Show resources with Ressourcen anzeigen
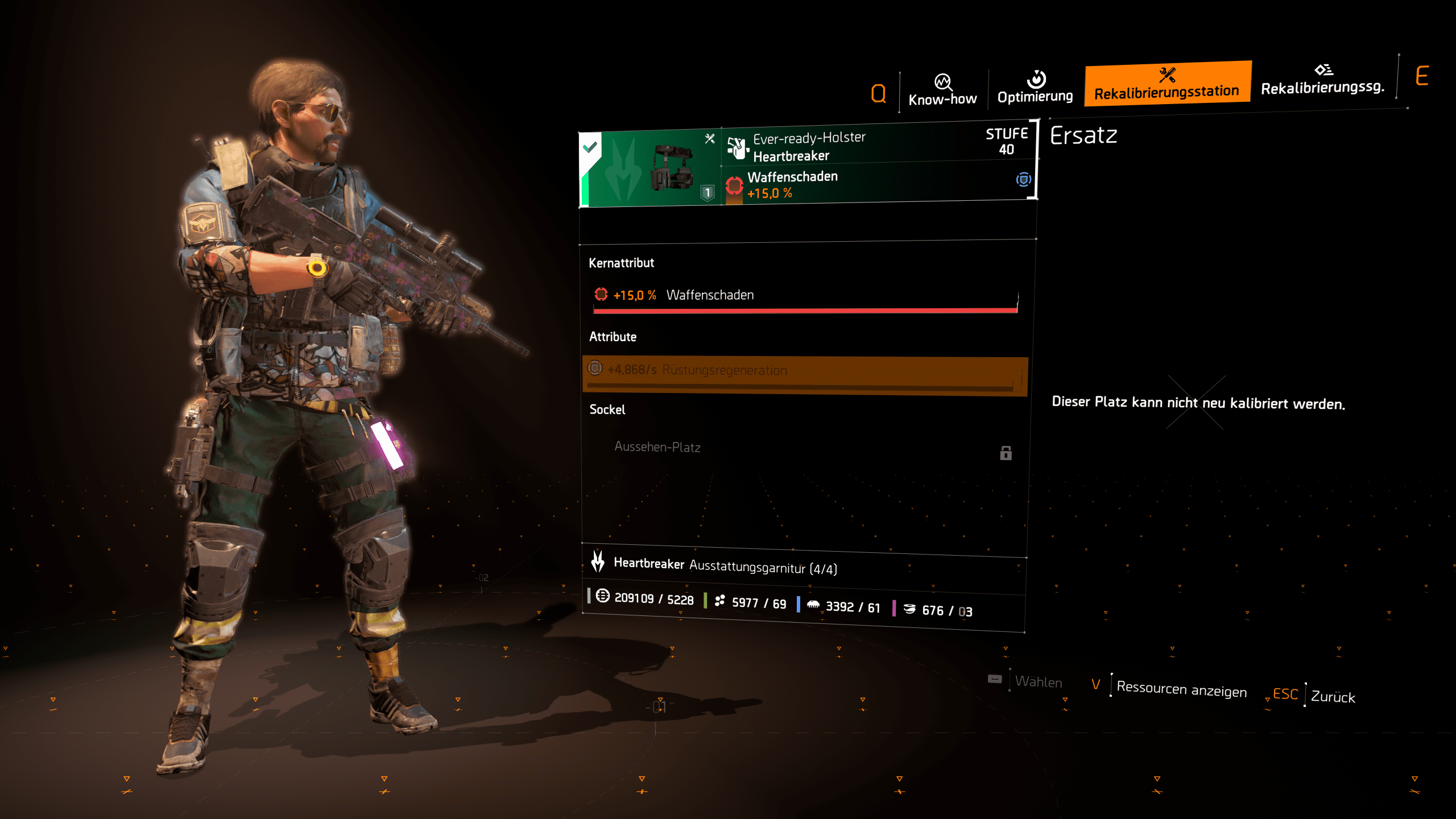 [x=1181, y=689]
